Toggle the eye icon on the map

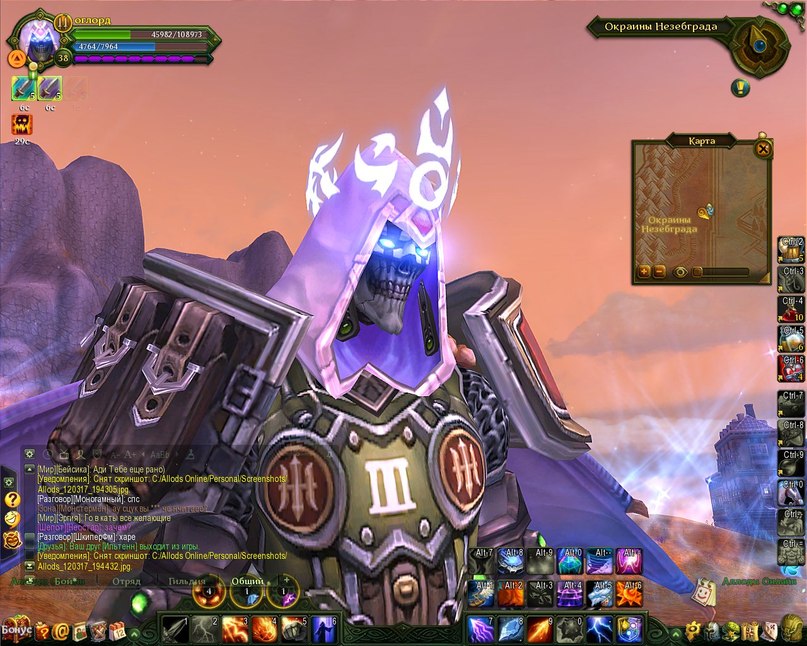[681, 272]
